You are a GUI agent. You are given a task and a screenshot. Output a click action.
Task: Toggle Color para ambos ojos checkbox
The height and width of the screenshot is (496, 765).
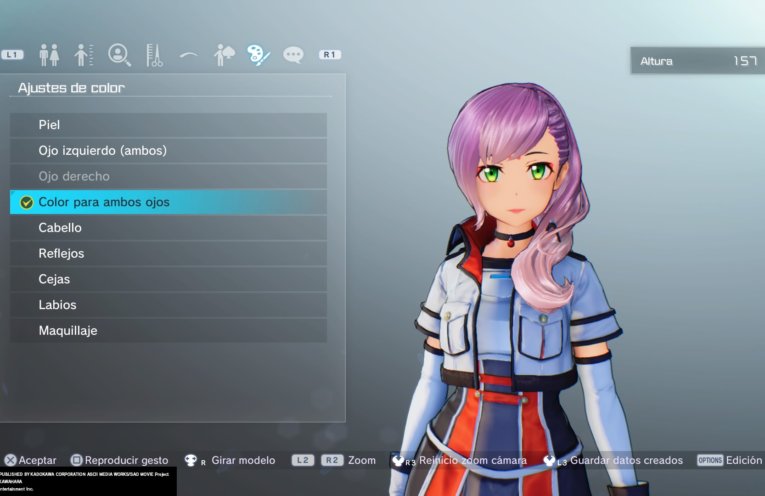27,202
